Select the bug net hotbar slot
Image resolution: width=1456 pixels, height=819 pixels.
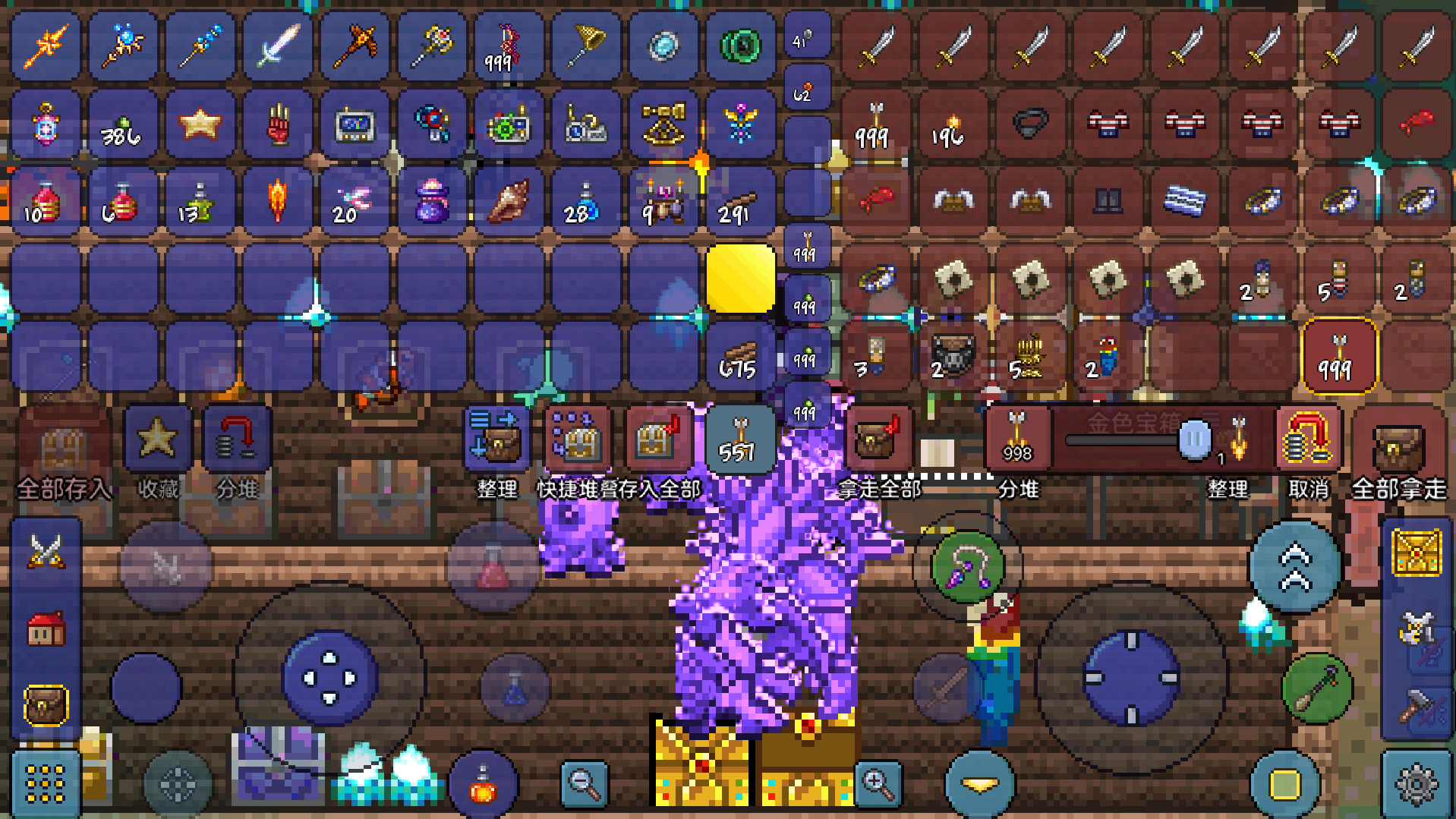(x=585, y=46)
